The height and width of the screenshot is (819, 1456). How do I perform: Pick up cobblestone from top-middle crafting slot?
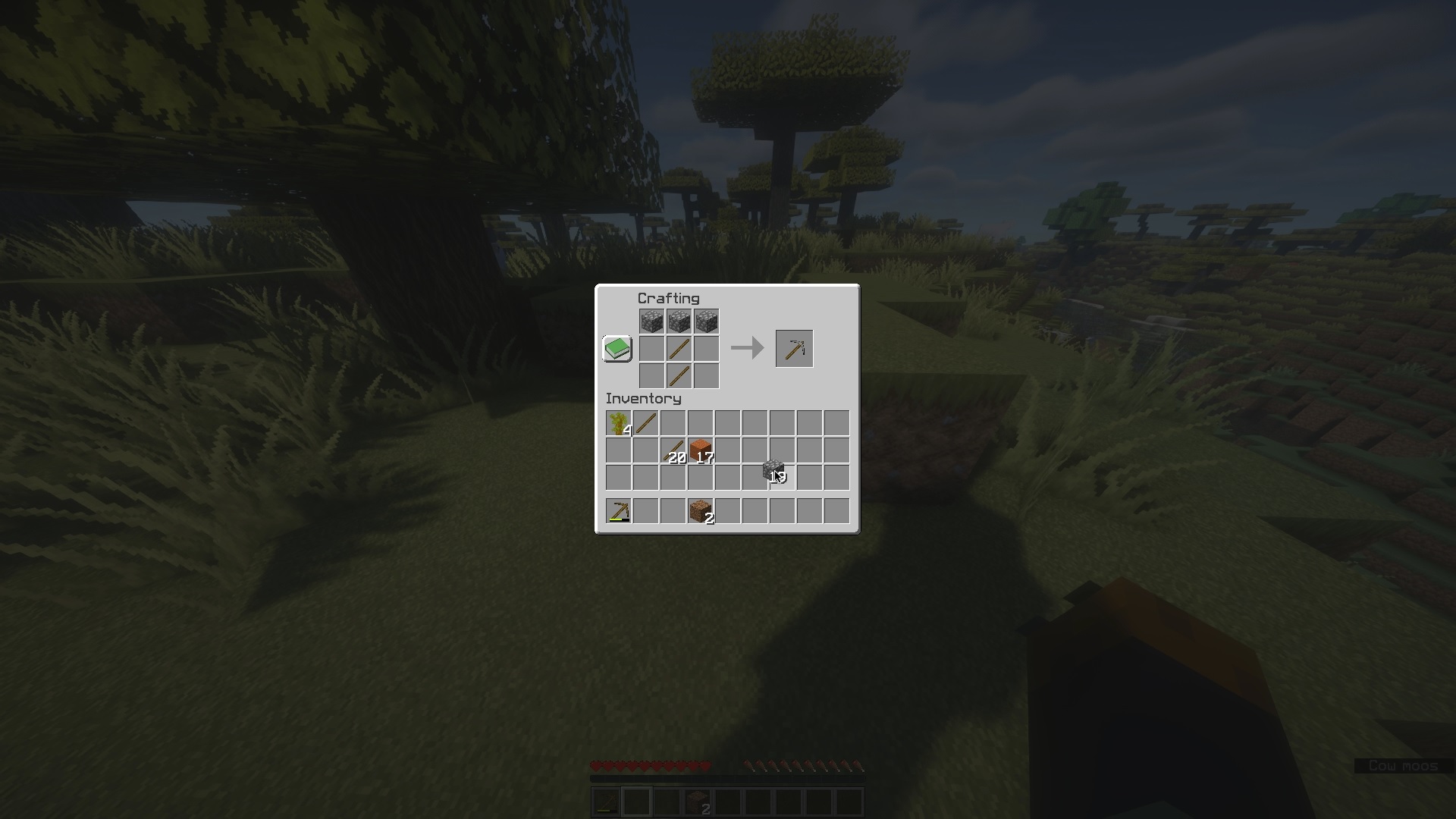679,321
